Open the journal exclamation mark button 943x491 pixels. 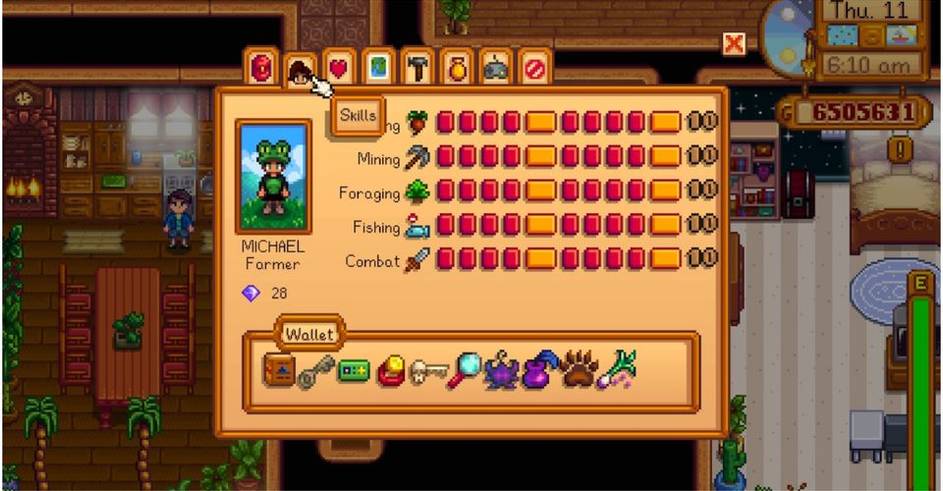(x=905, y=149)
